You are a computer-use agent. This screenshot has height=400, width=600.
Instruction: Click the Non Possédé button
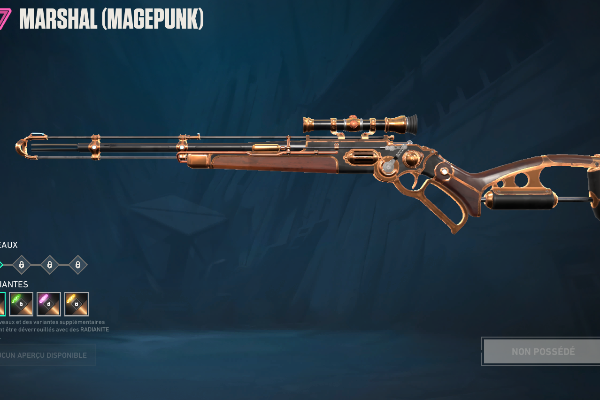(543, 352)
